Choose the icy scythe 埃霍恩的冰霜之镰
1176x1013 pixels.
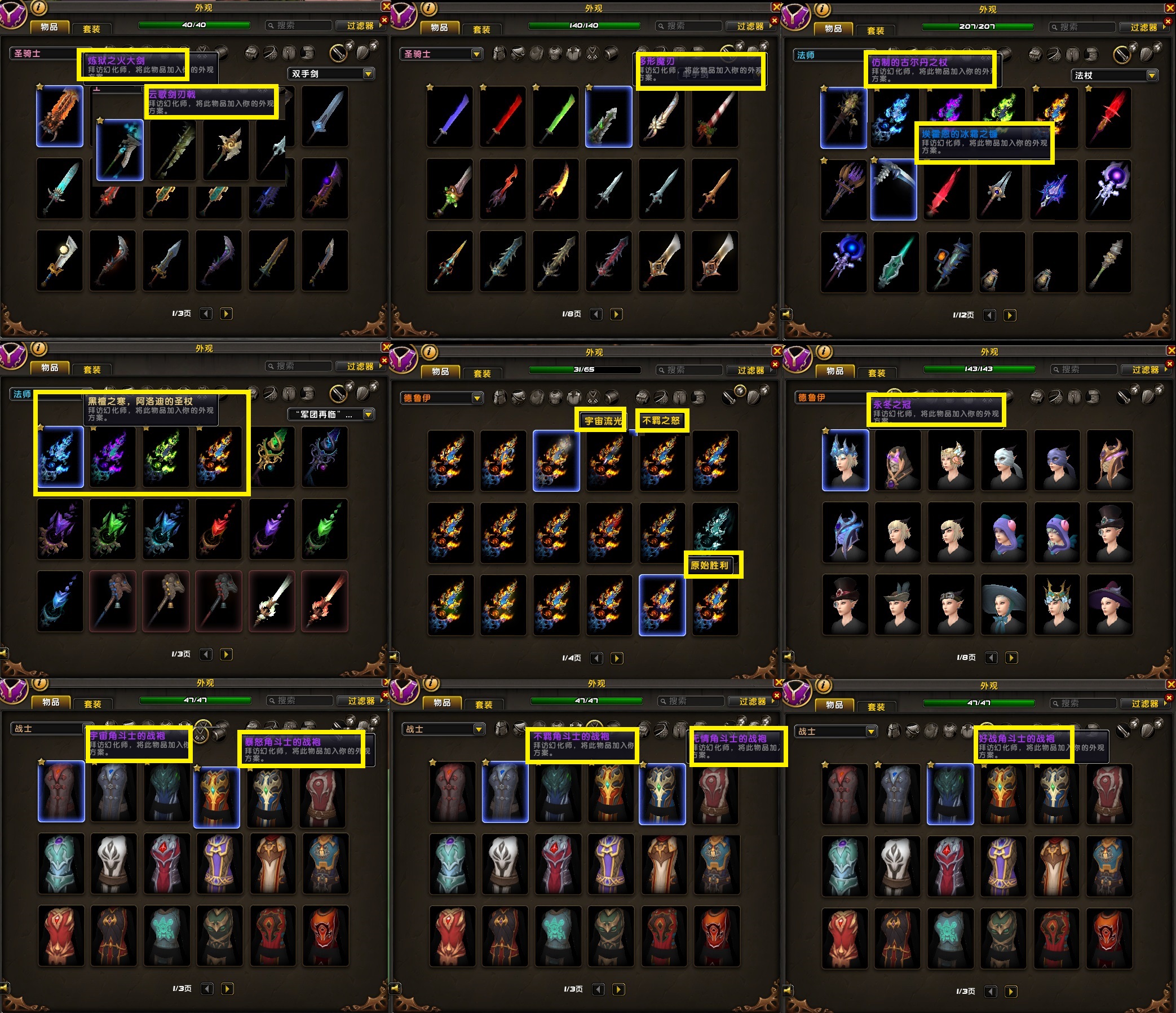(894, 189)
